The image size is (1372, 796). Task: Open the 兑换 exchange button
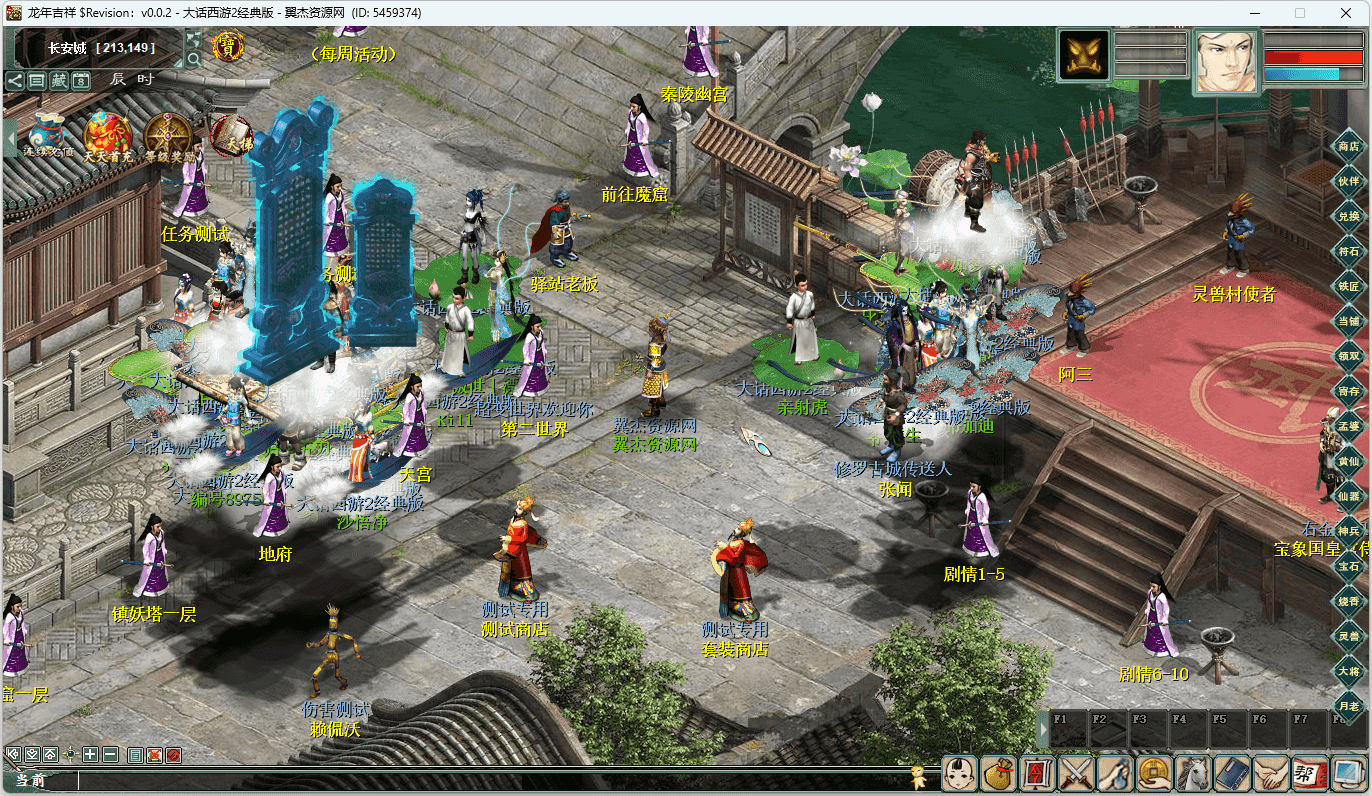coord(1349,216)
